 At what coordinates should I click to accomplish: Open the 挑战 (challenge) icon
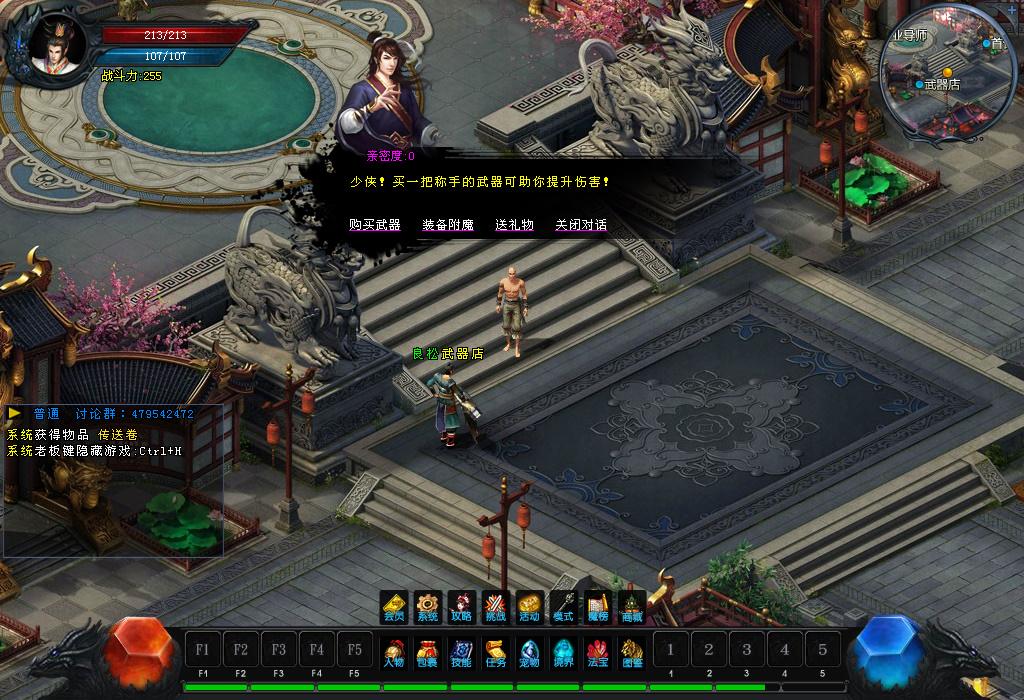coord(496,607)
